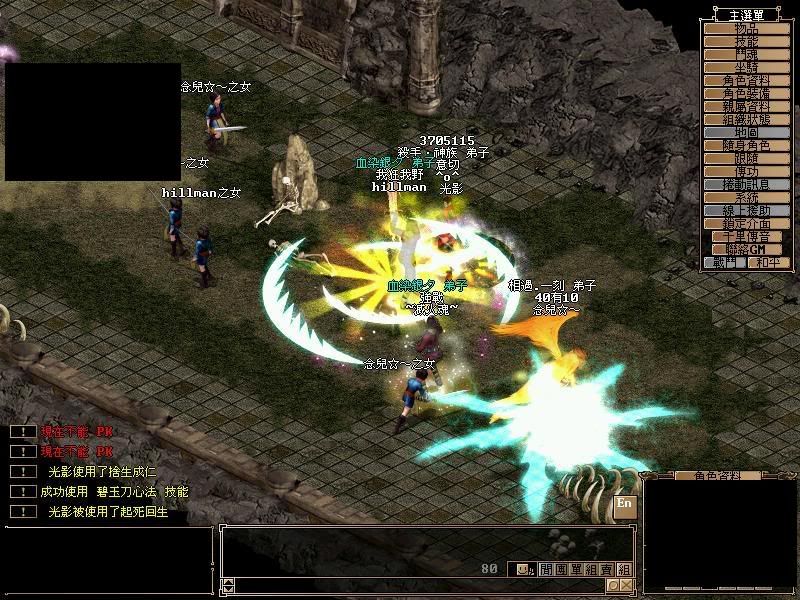800x600 pixels.
Task: Open the 技能 skills menu entry
Action: click(745, 42)
